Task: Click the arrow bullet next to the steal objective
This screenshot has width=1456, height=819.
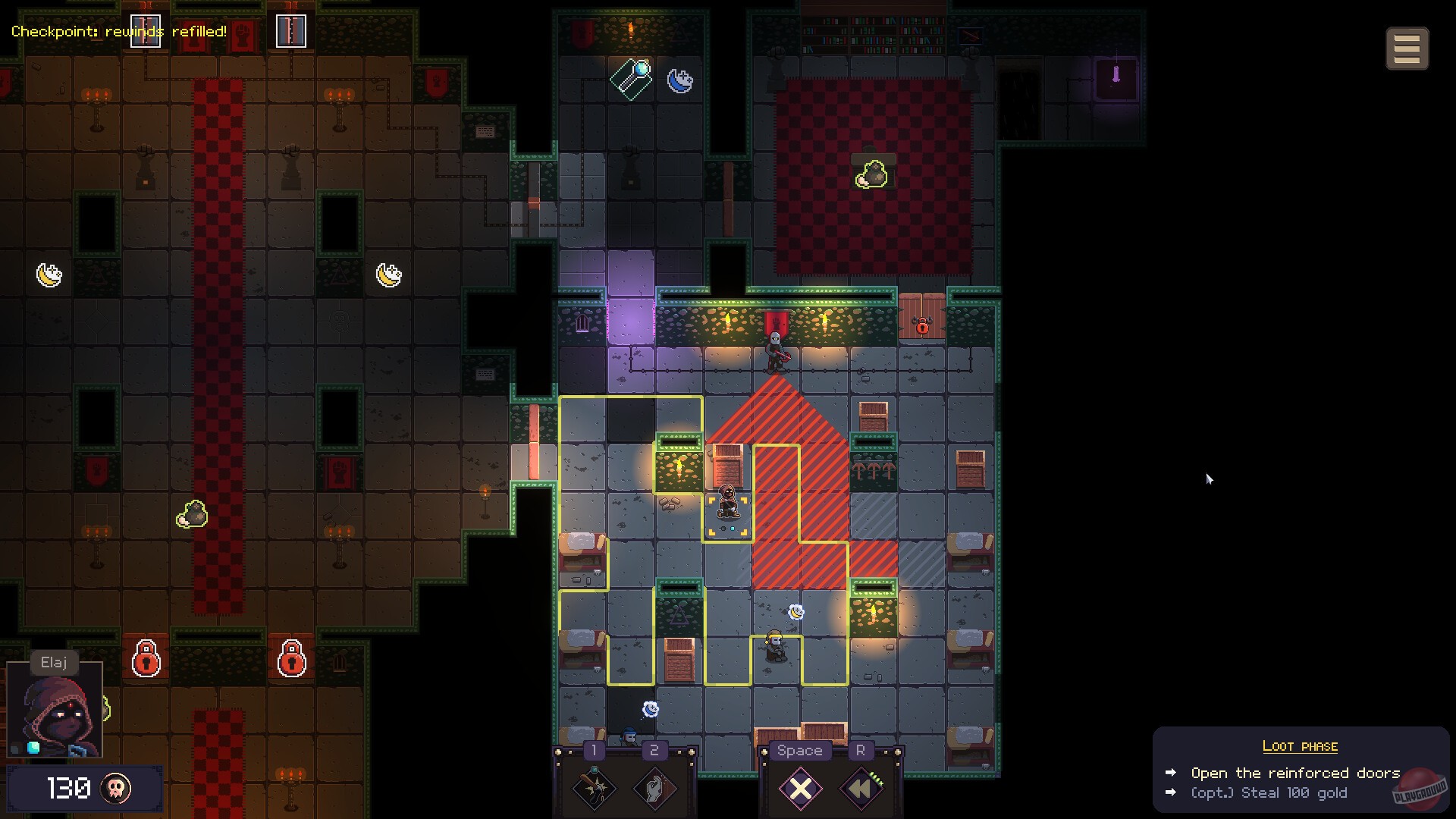Action: coord(1169,792)
